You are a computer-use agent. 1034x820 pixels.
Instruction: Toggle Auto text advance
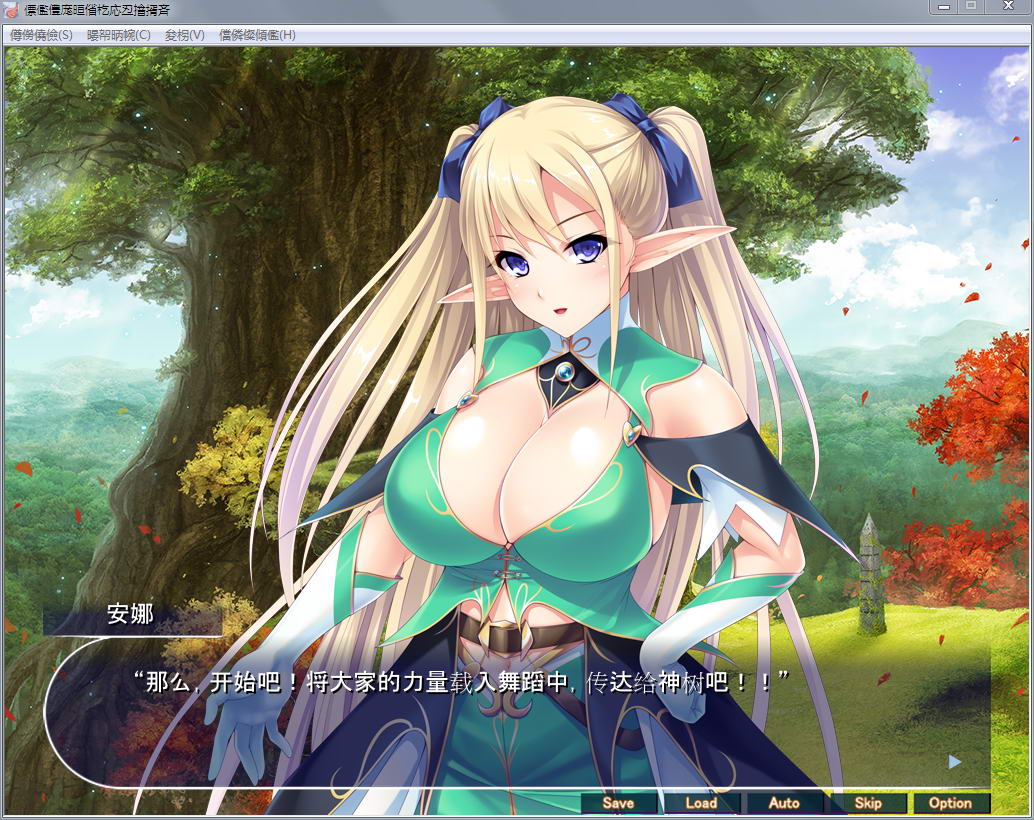[784, 803]
